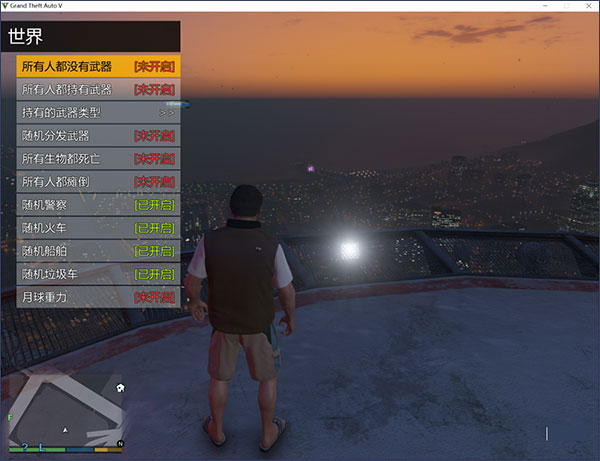
Task: Switch off 随机警察 option
Action: [x=98, y=205]
